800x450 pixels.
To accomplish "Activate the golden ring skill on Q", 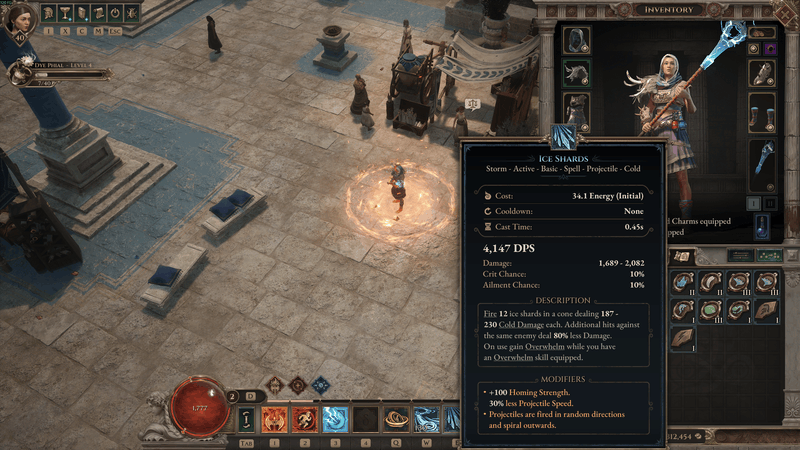I will pyautogui.click(x=397, y=419).
